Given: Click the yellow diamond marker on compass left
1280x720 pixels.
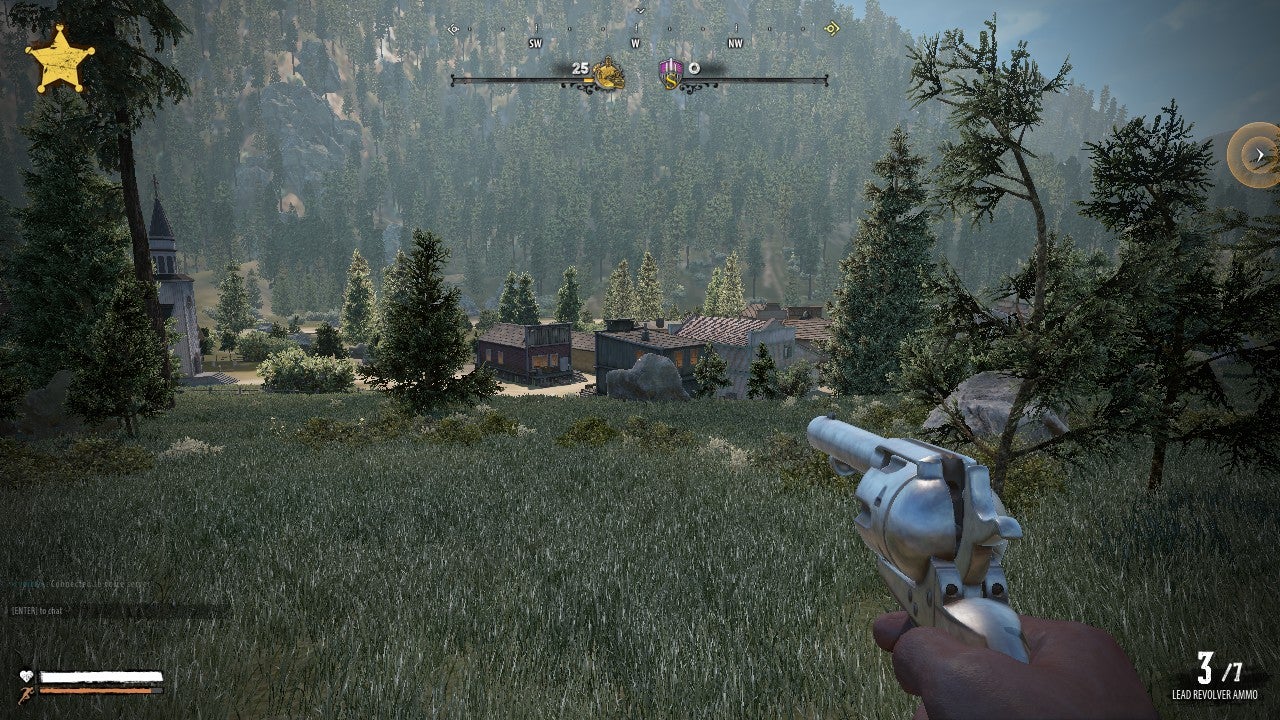Looking at the screenshot, I should [x=454, y=28].
